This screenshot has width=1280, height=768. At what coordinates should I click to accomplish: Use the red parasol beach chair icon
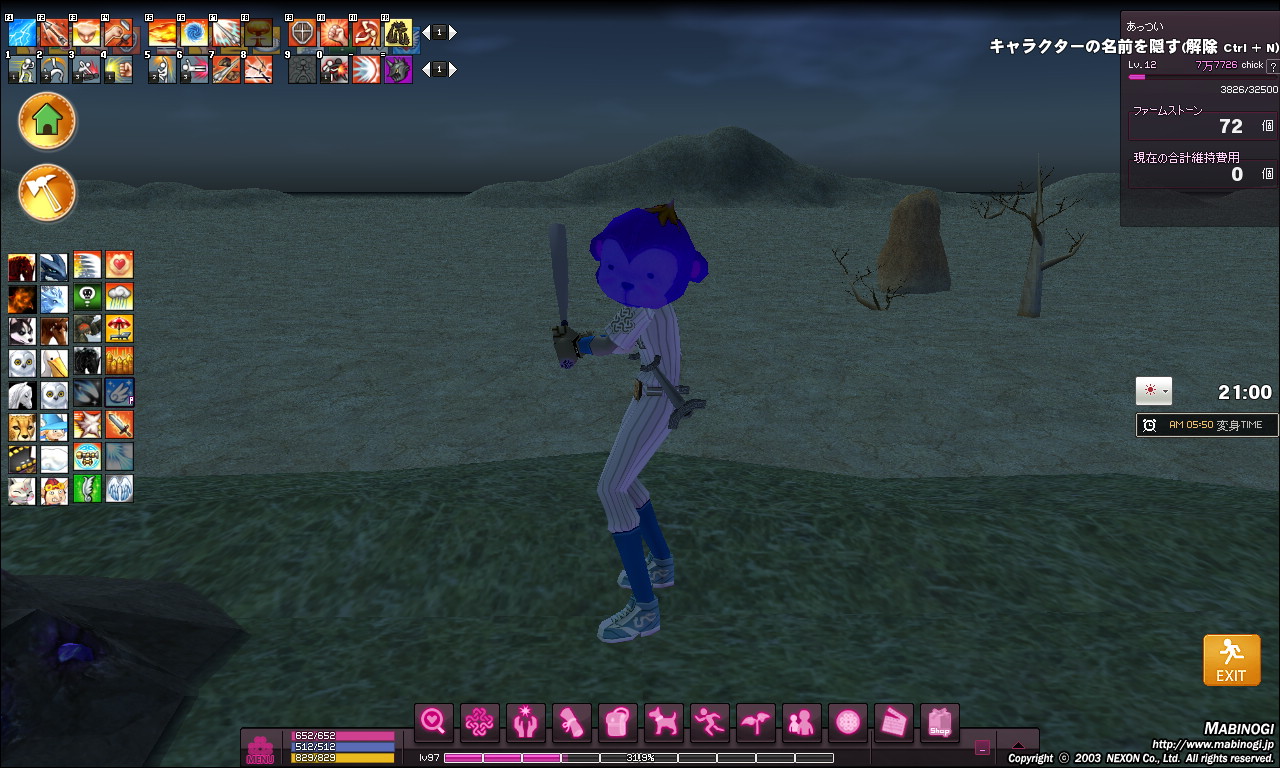pyautogui.click(x=119, y=330)
